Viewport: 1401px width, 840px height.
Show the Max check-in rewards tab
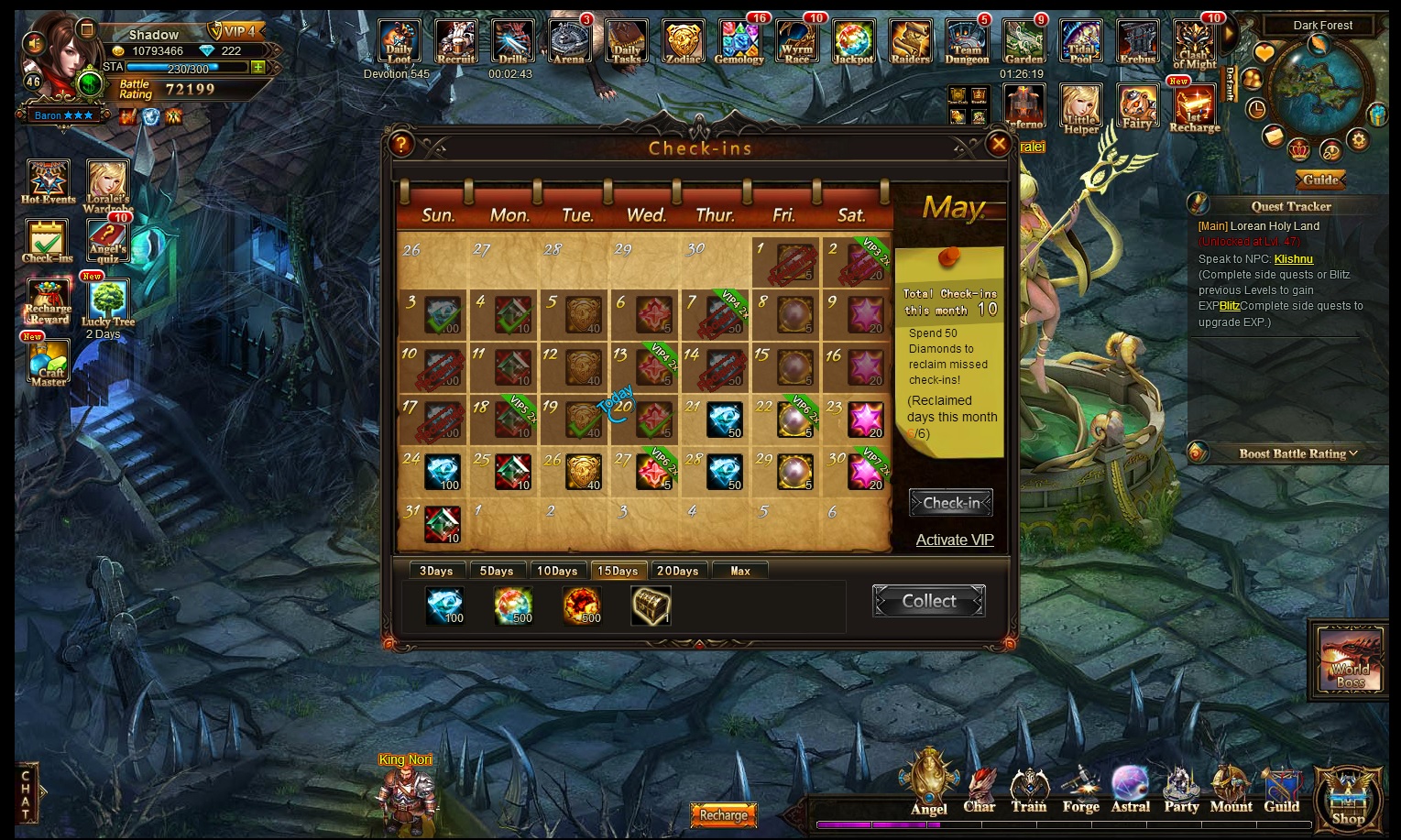tap(740, 571)
